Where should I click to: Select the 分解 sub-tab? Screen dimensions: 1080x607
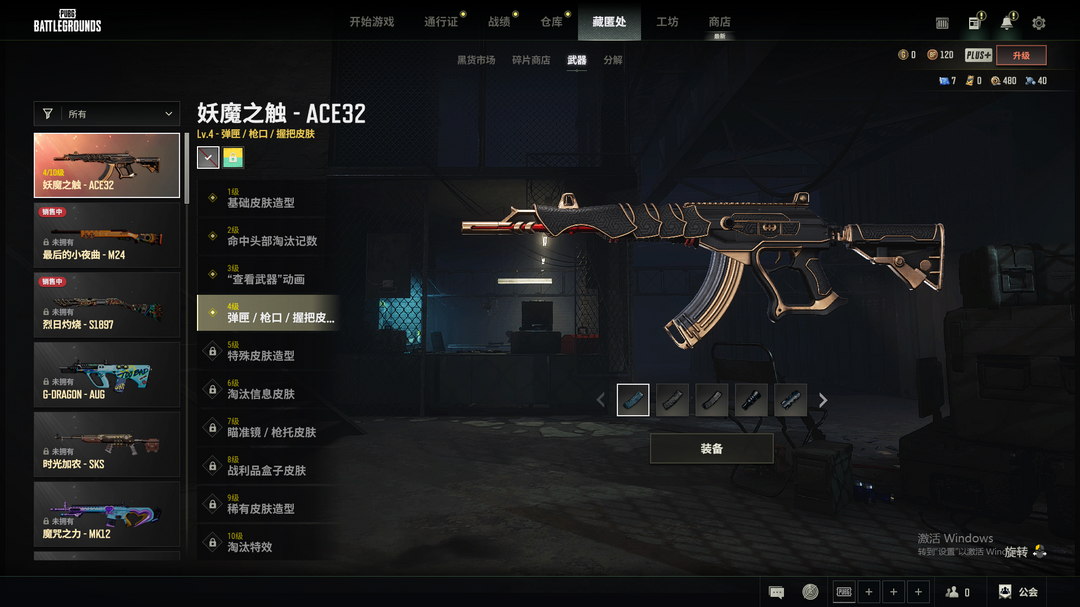click(613, 60)
